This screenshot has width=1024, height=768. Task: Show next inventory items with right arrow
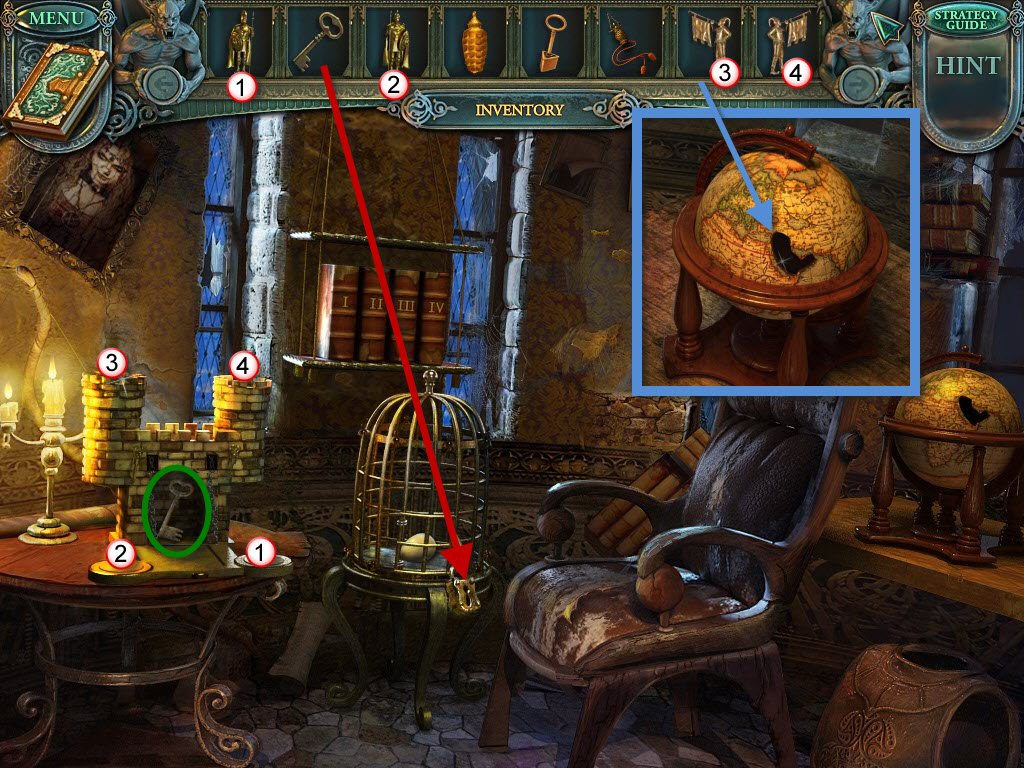[x=856, y=87]
